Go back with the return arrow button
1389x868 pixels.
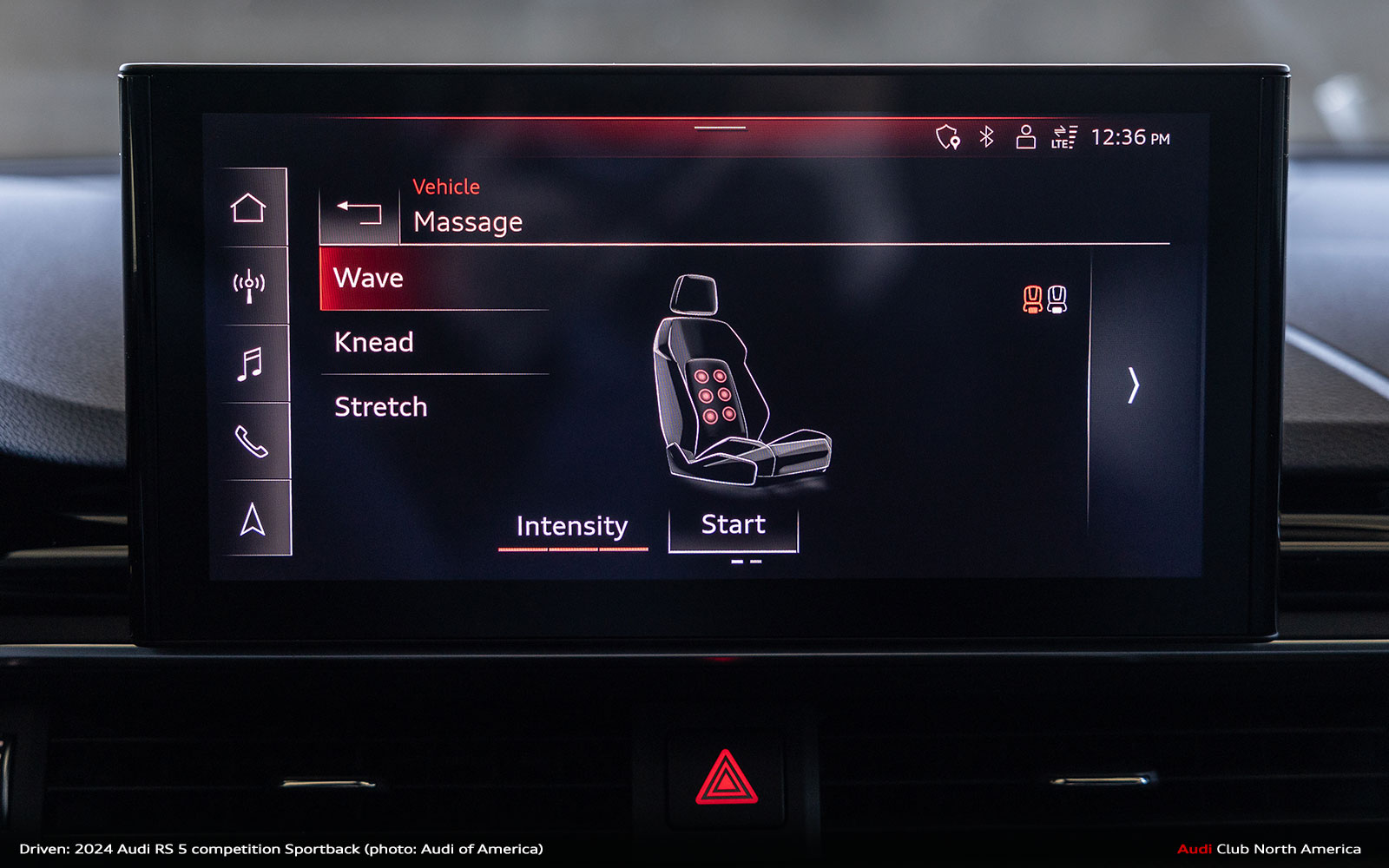pyautogui.click(x=359, y=212)
